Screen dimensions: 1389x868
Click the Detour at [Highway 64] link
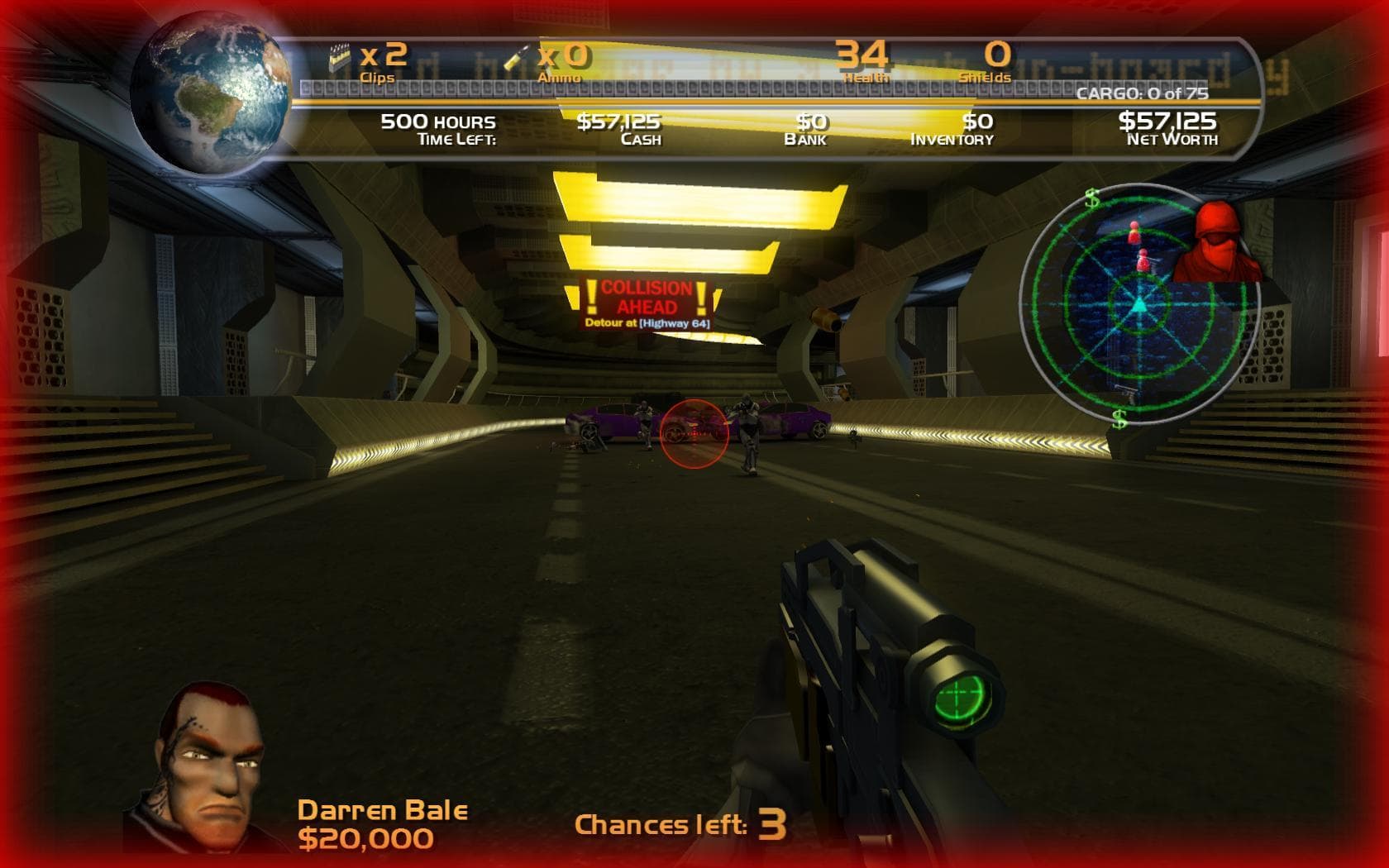click(x=650, y=324)
